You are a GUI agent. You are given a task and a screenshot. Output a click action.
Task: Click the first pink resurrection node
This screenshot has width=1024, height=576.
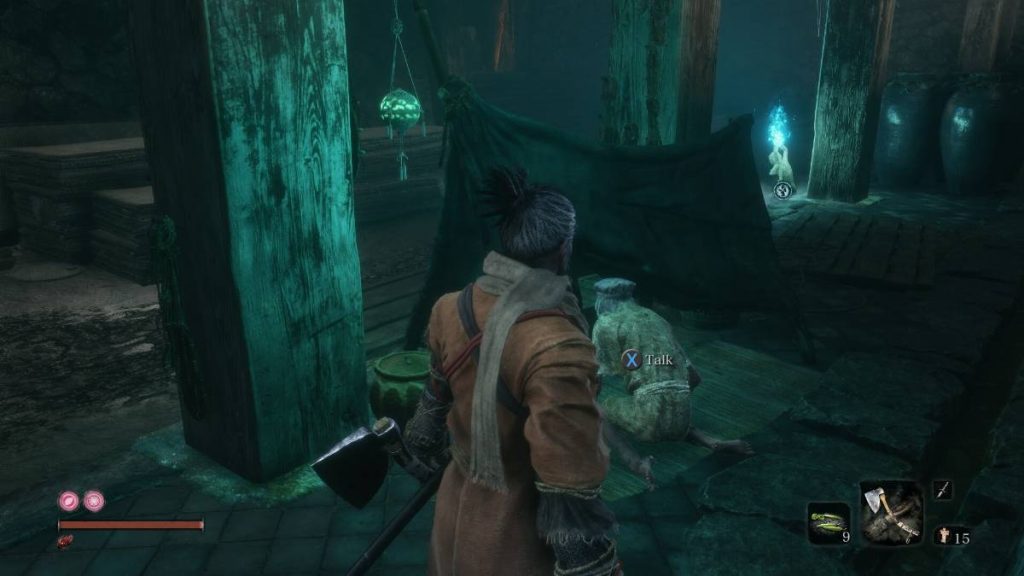point(69,499)
